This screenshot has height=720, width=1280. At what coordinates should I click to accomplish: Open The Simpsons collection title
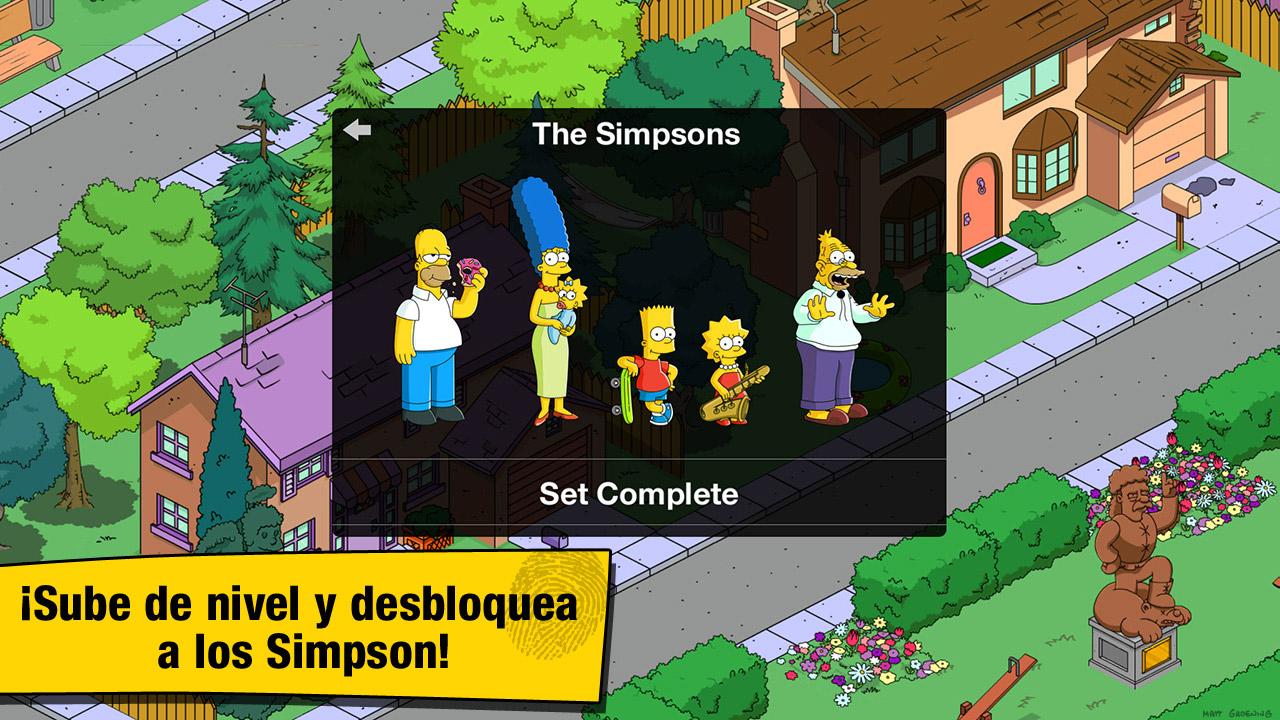(x=639, y=134)
